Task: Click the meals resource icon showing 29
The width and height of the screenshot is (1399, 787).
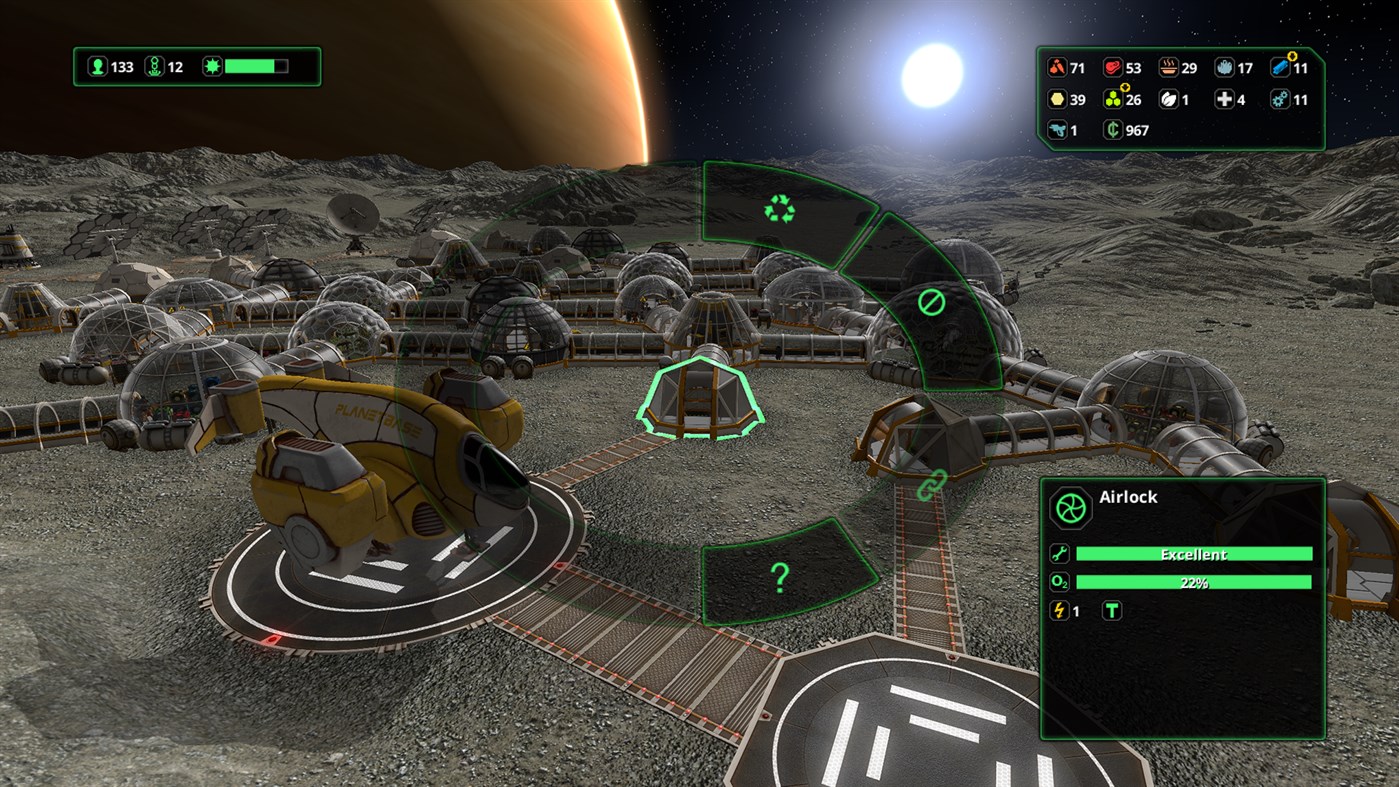Action: [1168, 68]
